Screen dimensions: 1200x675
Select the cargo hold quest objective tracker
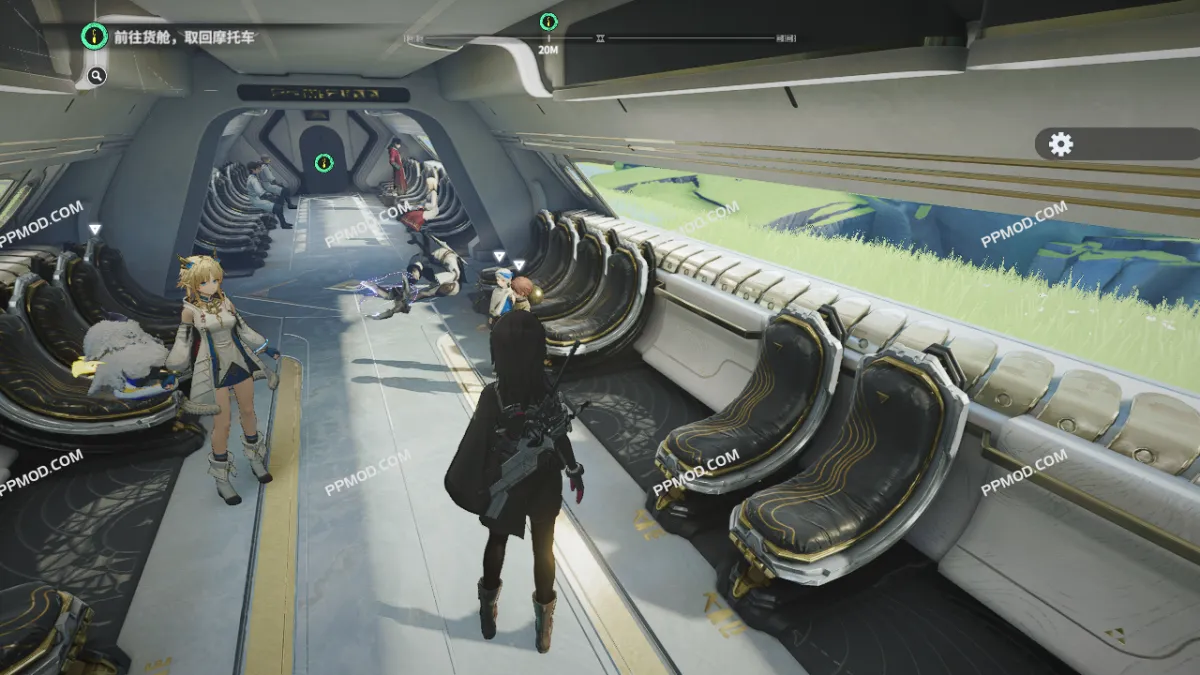point(170,38)
